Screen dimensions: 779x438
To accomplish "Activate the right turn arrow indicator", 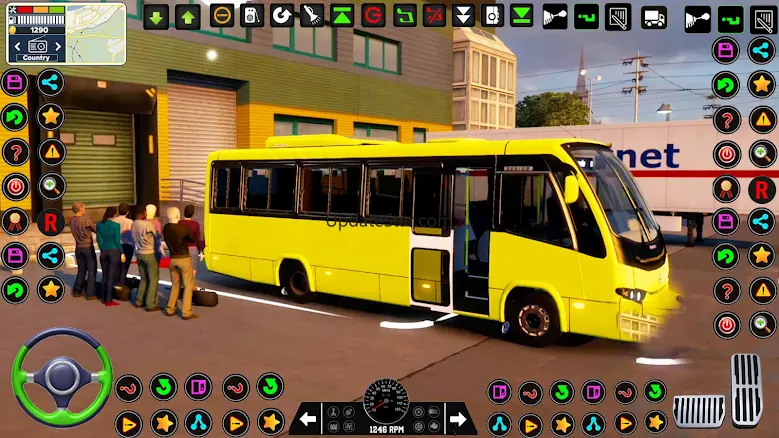I will [x=460, y=418].
